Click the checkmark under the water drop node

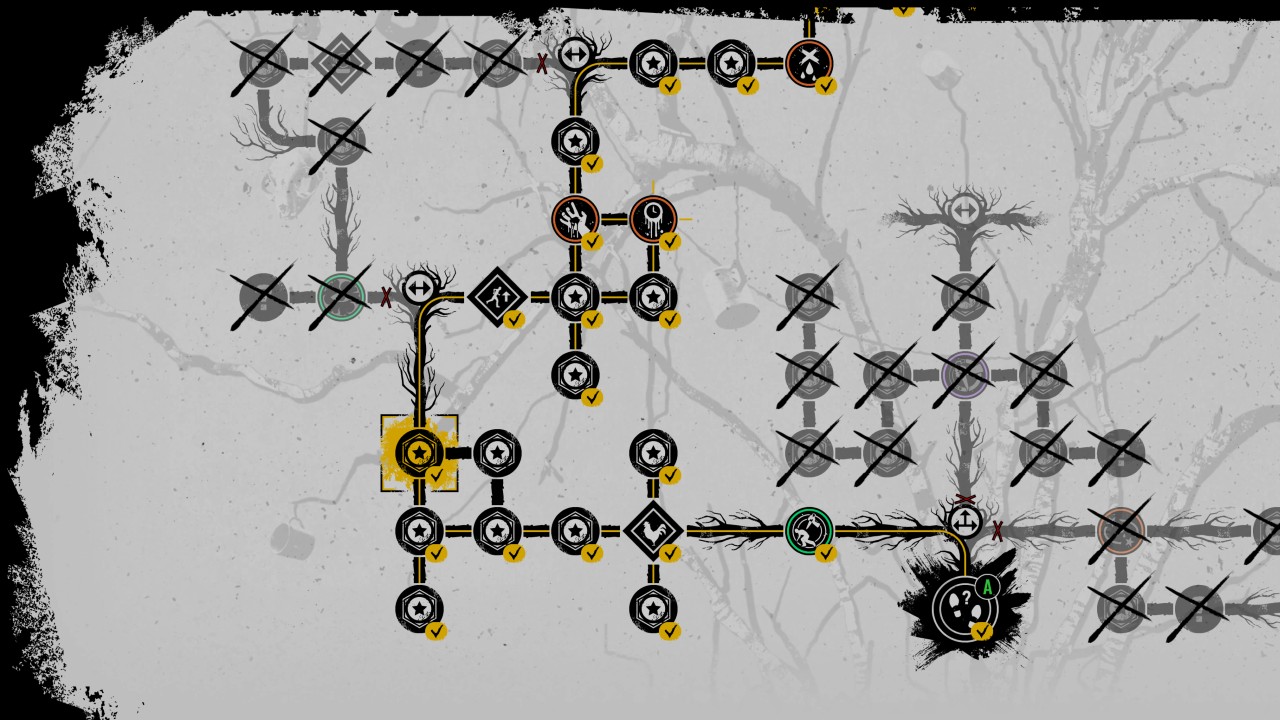point(825,87)
